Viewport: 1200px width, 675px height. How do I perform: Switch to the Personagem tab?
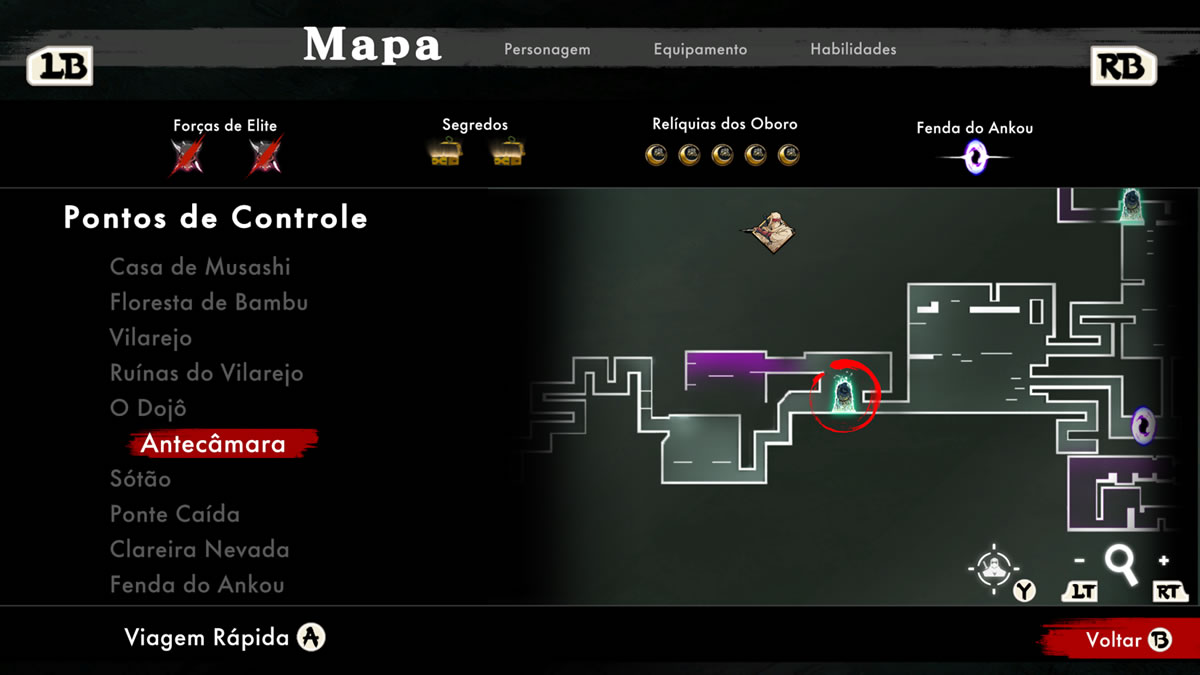547,49
